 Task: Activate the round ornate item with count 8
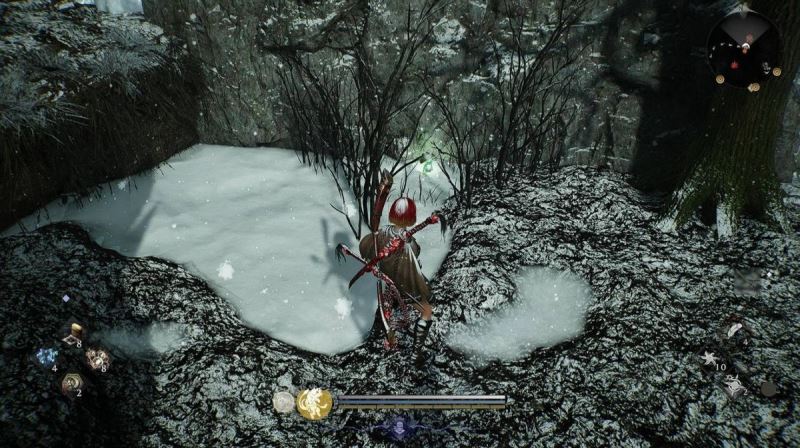pyautogui.click(x=97, y=359)
